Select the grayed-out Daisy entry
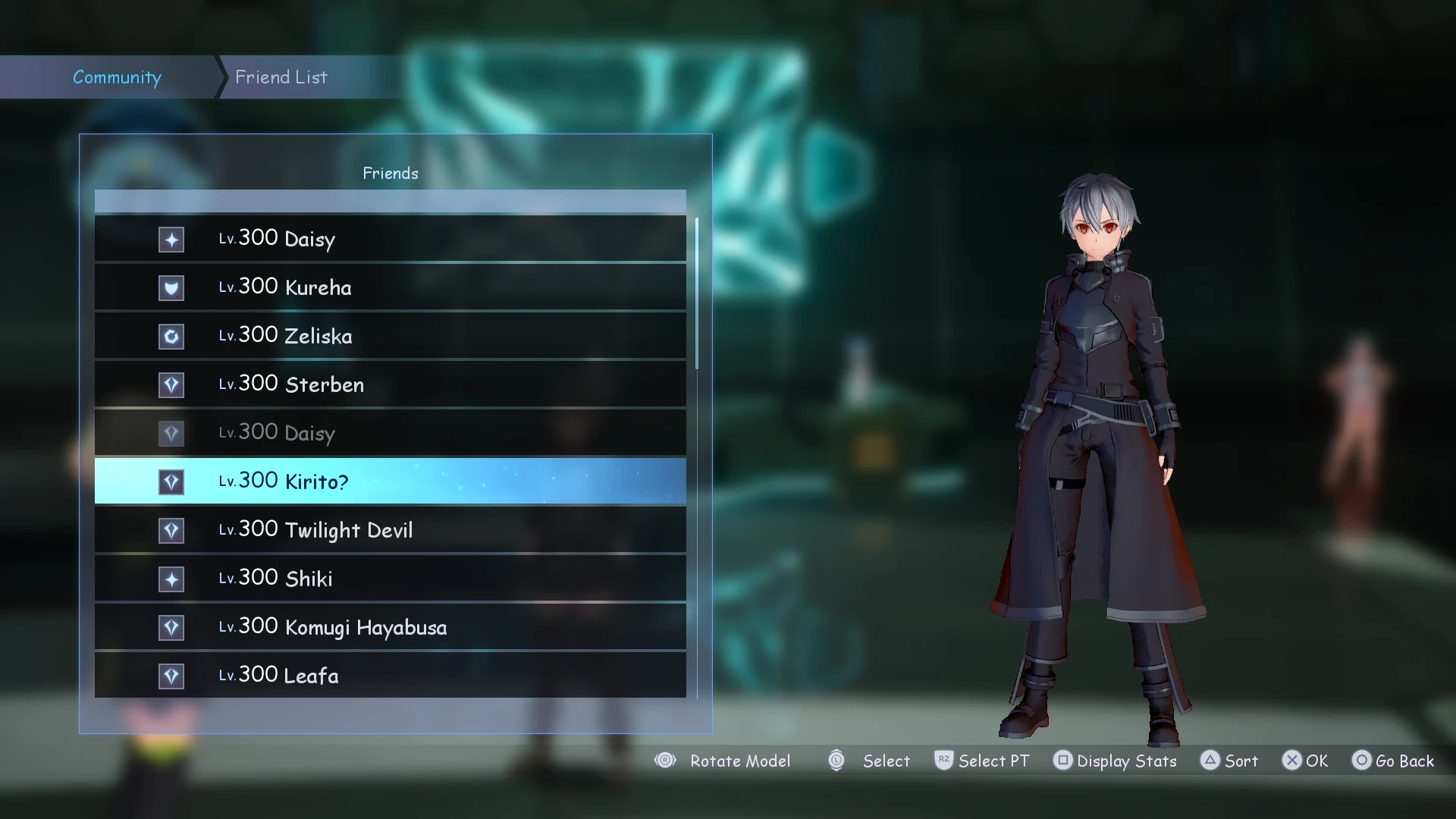The width and height of the screenshot is (1456, 819). pos(390,433)
